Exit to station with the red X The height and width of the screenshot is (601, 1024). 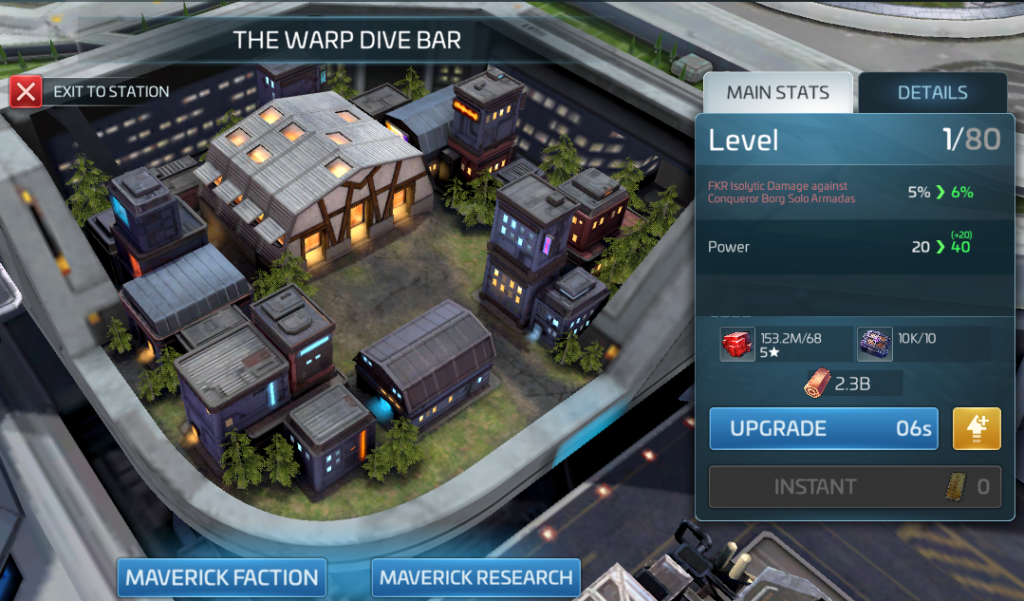(27, 92)
